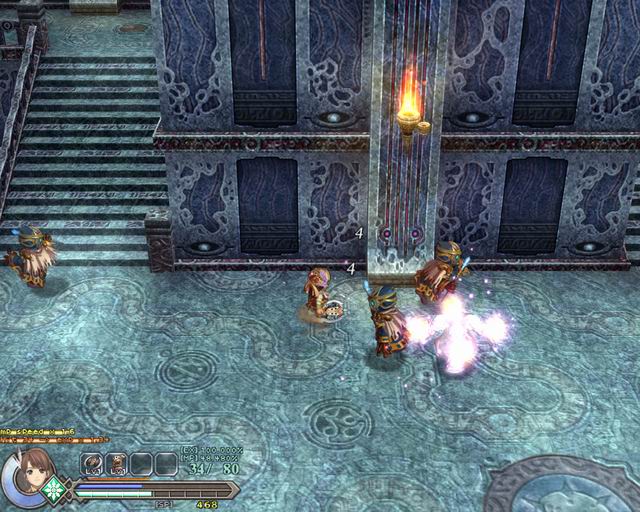Activate the second Lv1 creature skill icon
This screenshot has width=640, height=512.
(116, 464)
